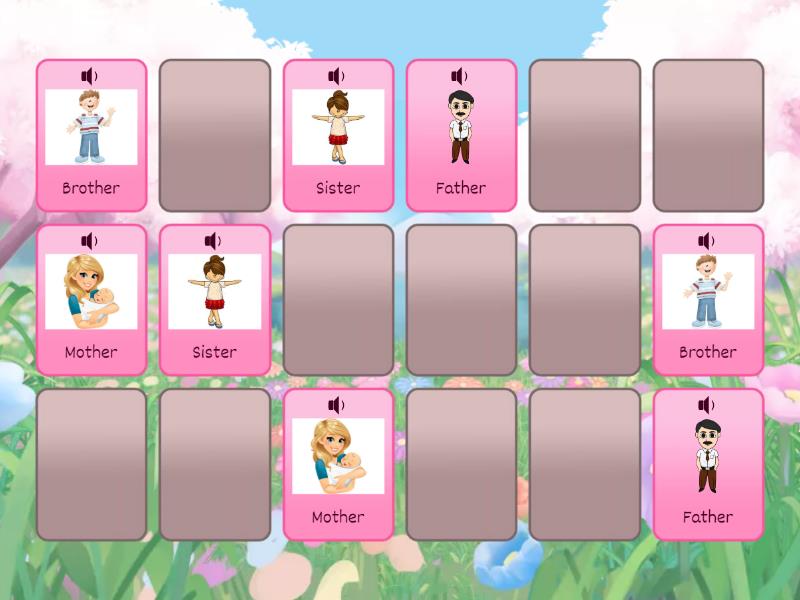Screen dimensions: 800x600
Task: Play the speaker icon on the Father card beside Sister
Action: [460, 76]
